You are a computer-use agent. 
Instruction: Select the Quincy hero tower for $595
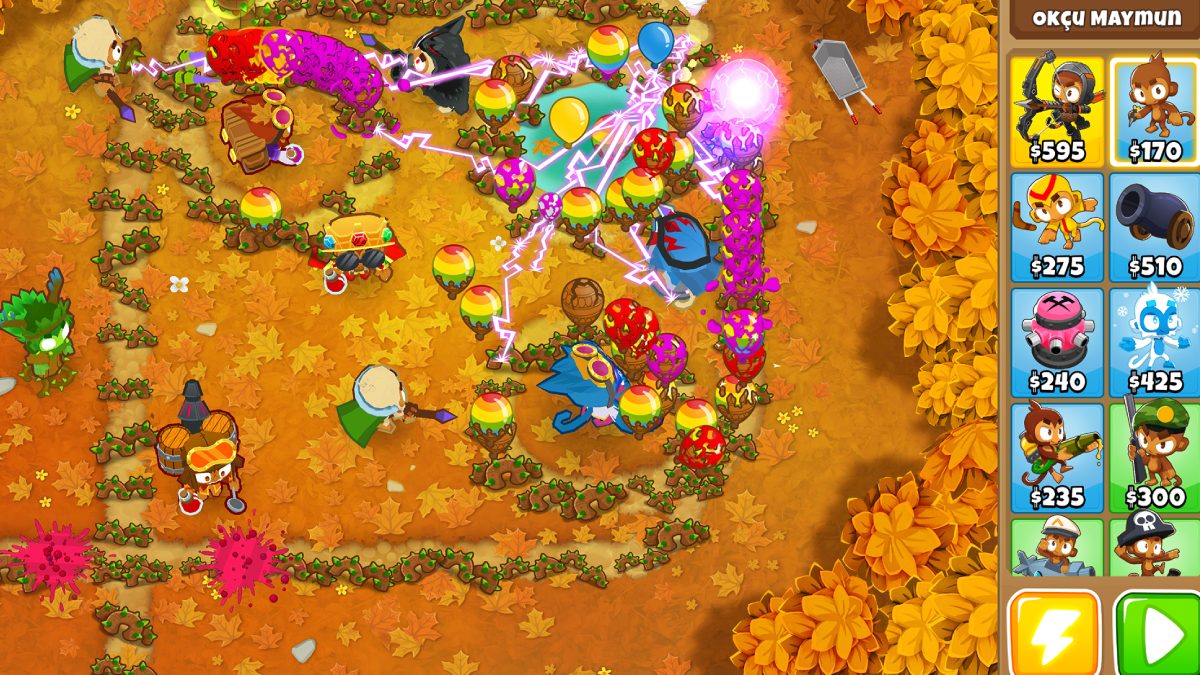point(1056,110)
